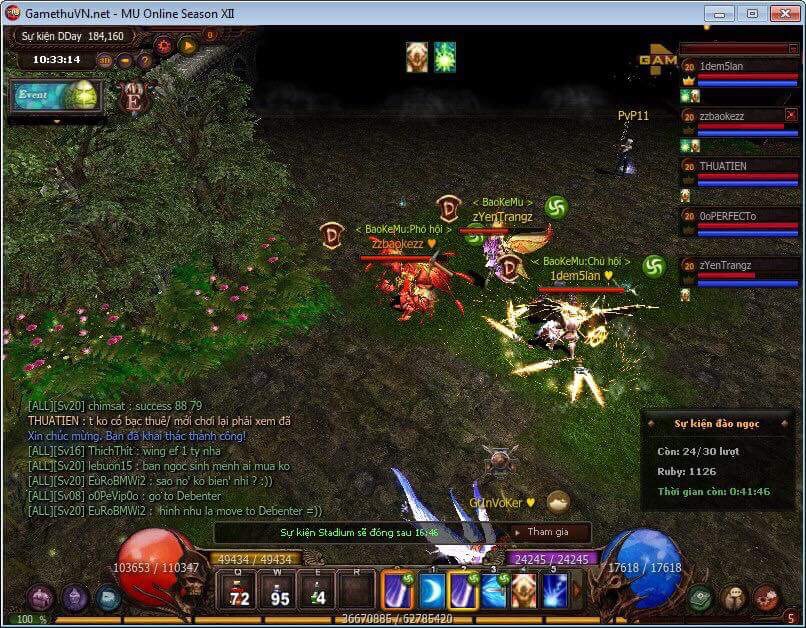
Task: Click the orange play arrow icon
Action: (187, 45)
